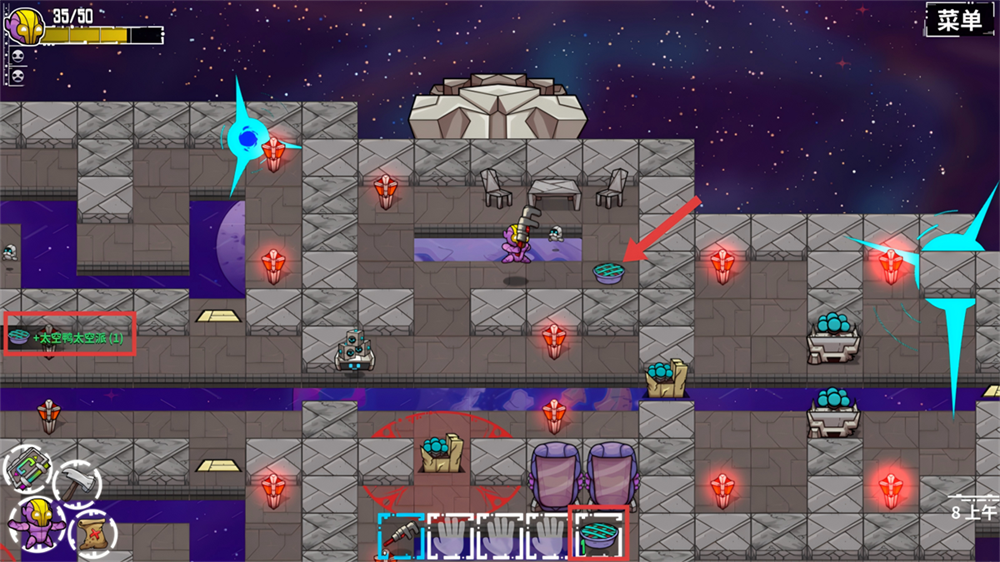Open build mode with the hammer icon
Viewport: 1000px width, 562px height.
(x=75, y=481)
